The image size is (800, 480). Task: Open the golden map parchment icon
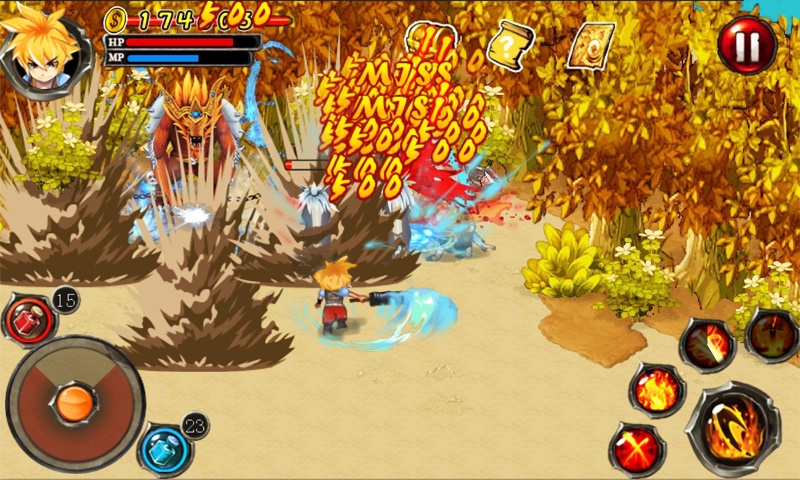590,45
